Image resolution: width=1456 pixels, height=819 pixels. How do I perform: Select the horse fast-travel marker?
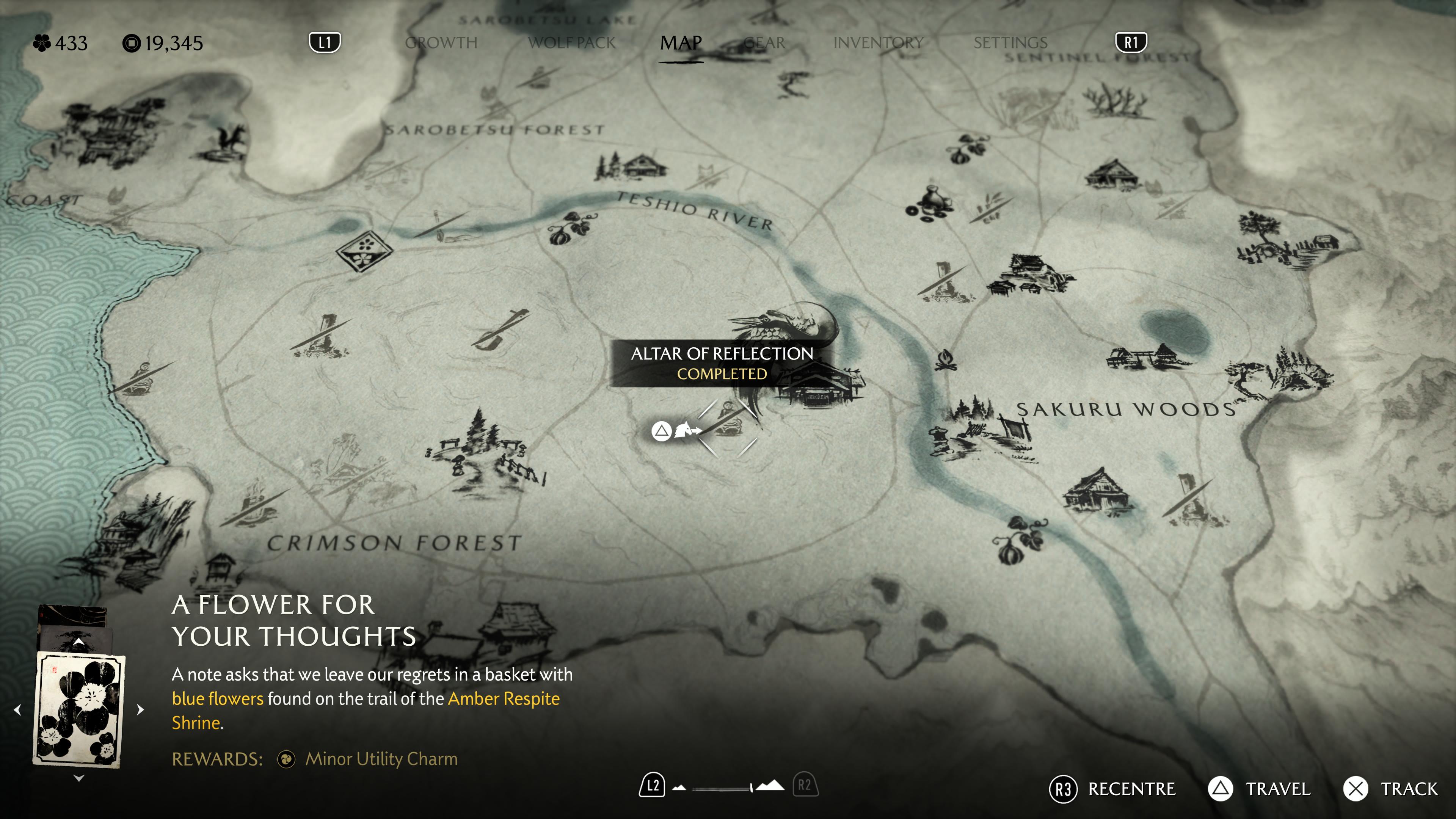click(685, 431)
